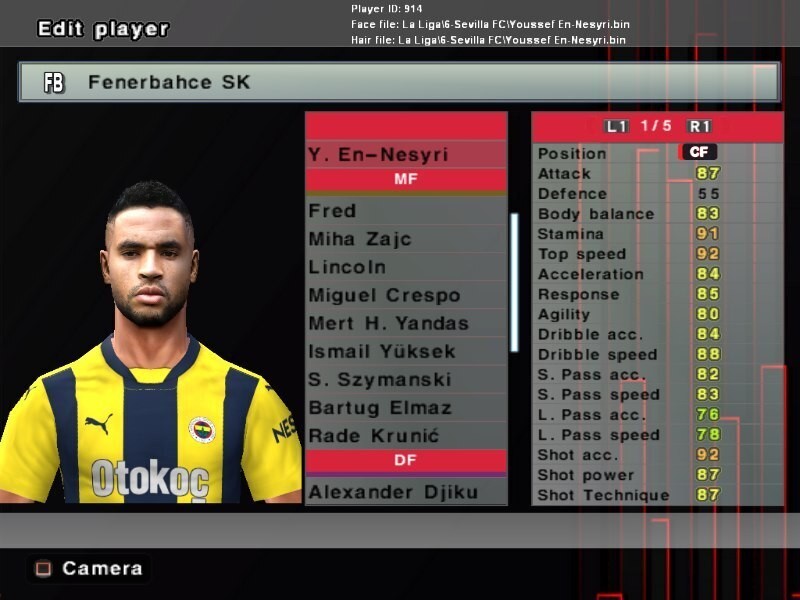This screenshot has width=800, height=600.
Task: Choose Rade Krunić from the list
Action: [x=405, y=435]
